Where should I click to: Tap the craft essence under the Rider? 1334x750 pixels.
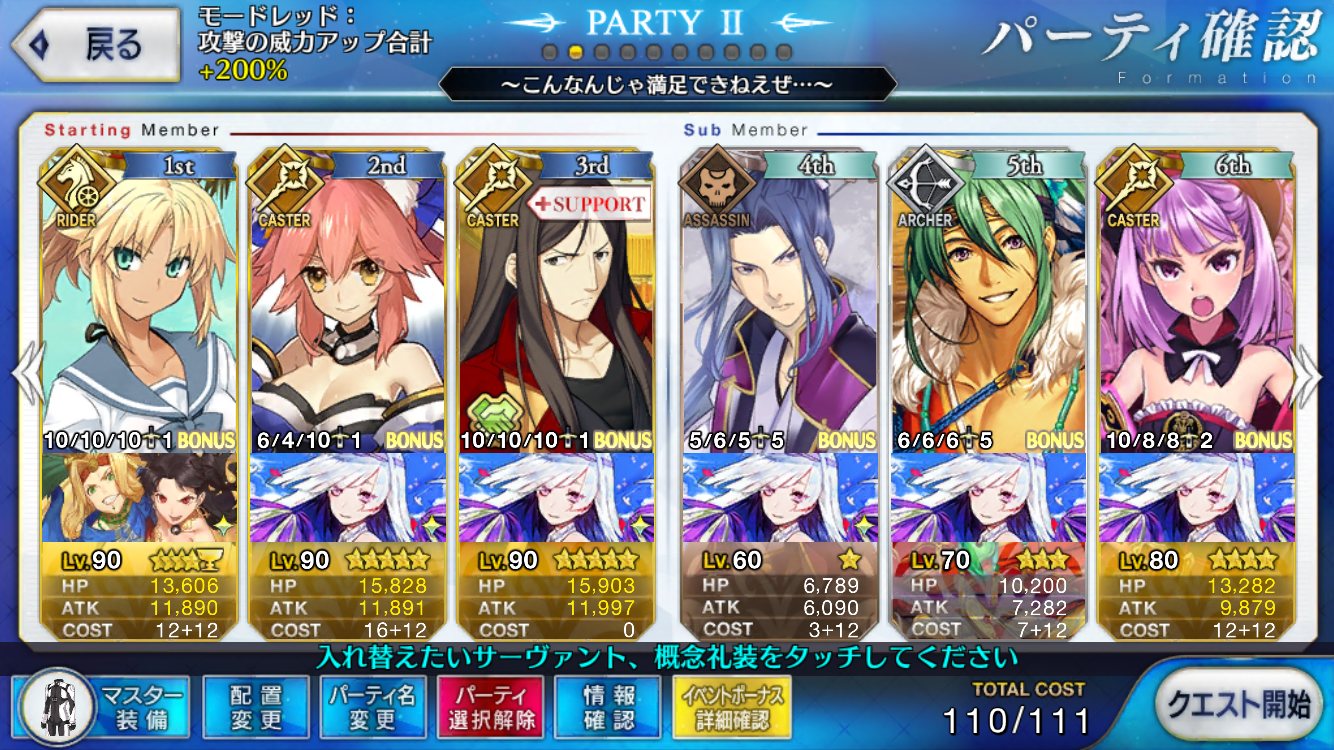click(140, 496)
